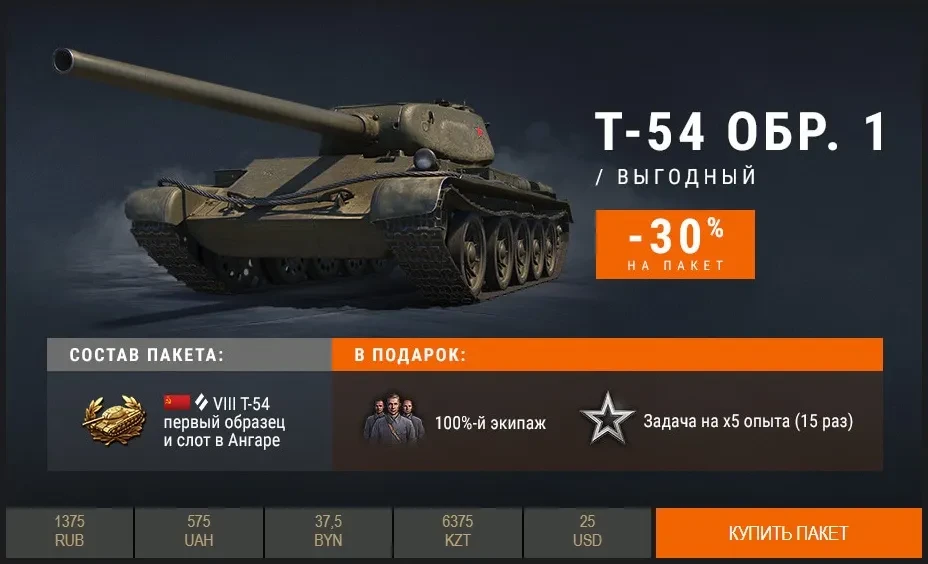Pick the 37,5 BYN price option

point(328,532)
